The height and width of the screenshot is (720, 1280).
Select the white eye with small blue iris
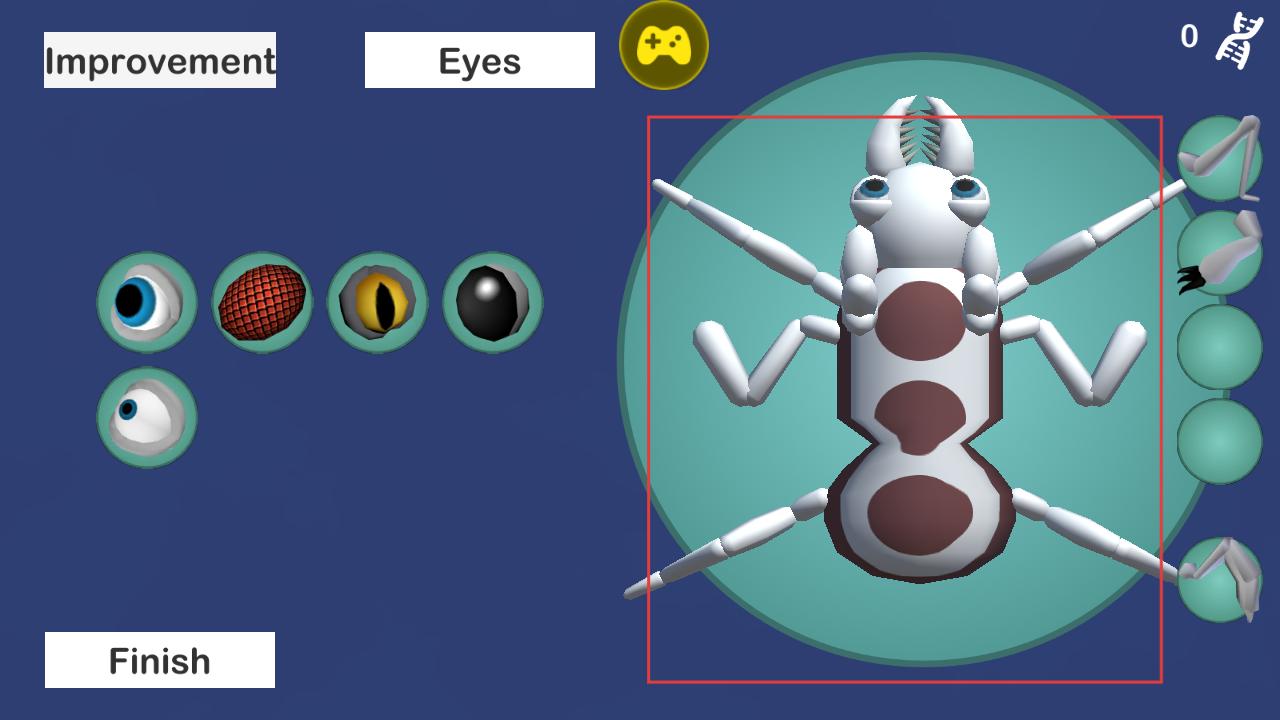coord(147,417)
